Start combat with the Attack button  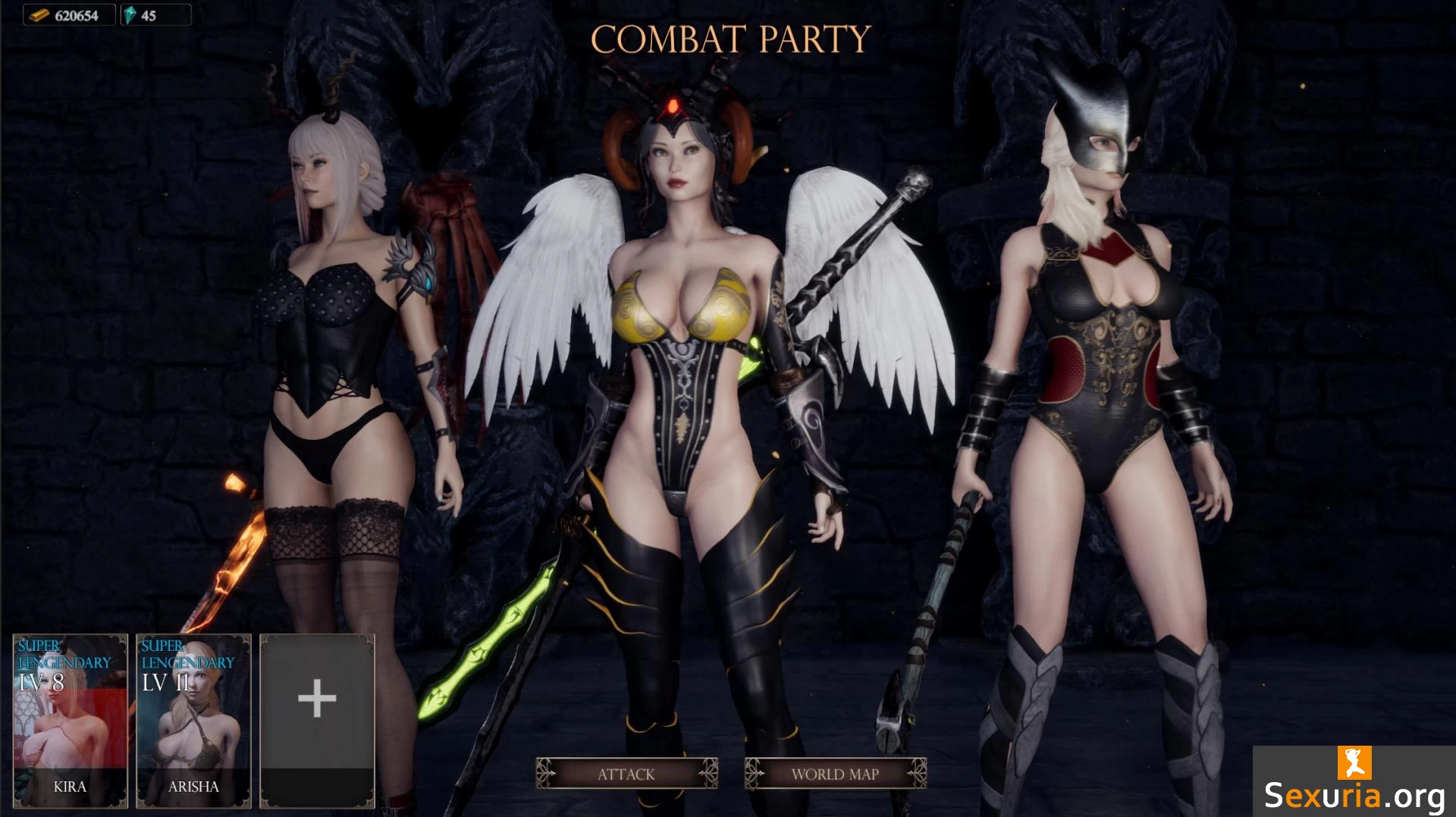(x=626, y=774)
